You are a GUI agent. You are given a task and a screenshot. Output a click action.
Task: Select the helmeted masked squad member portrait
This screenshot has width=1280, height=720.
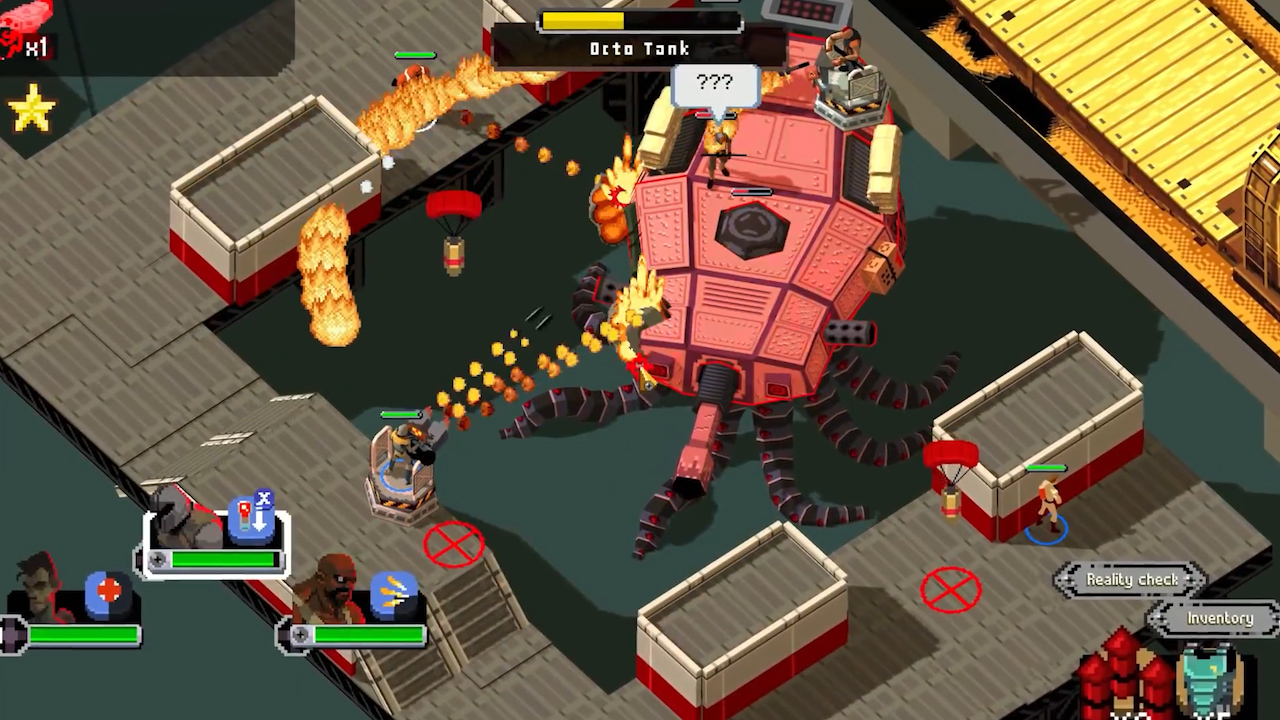[x=183, y=518]
